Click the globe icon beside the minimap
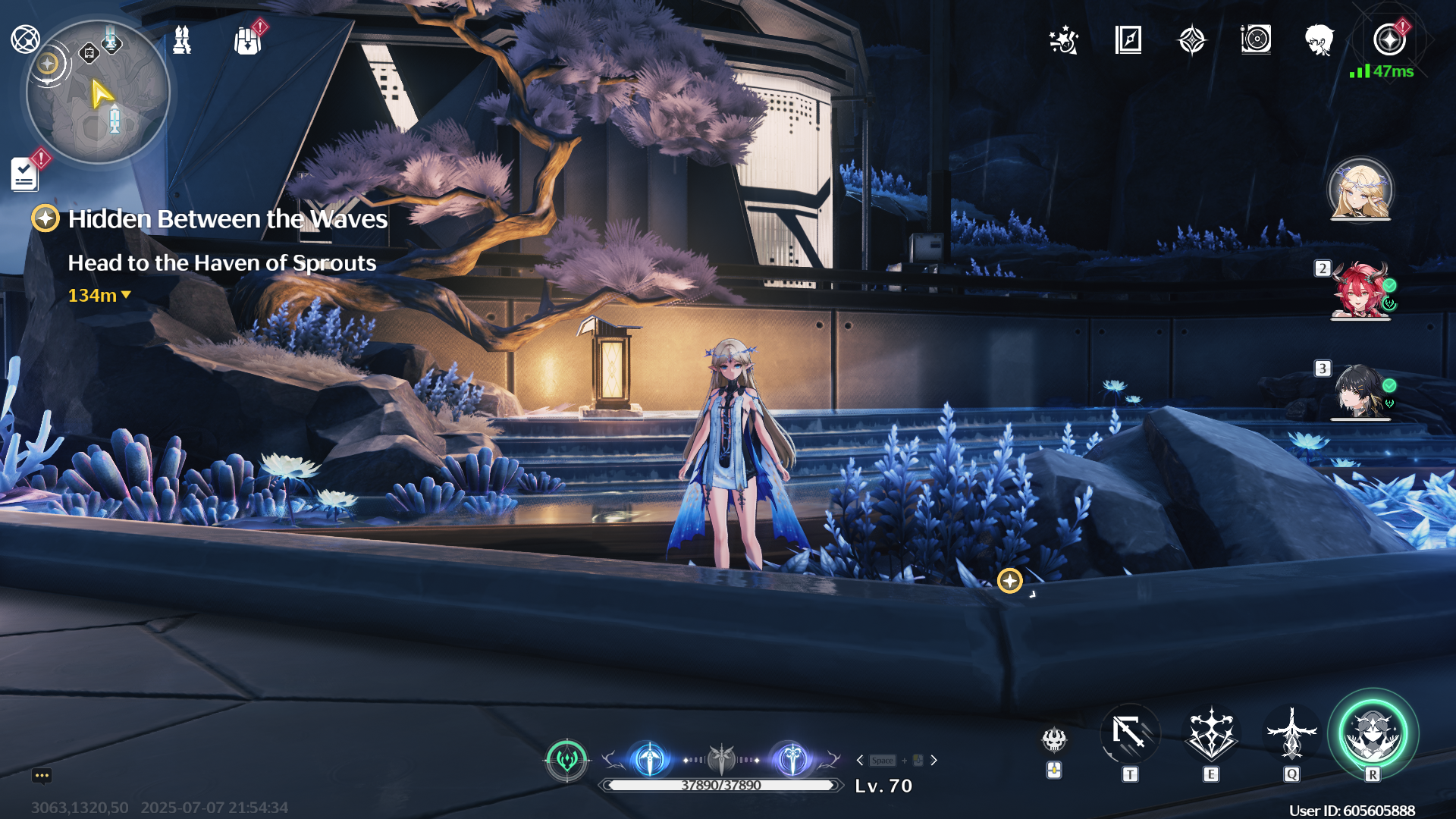 [25, 39]
